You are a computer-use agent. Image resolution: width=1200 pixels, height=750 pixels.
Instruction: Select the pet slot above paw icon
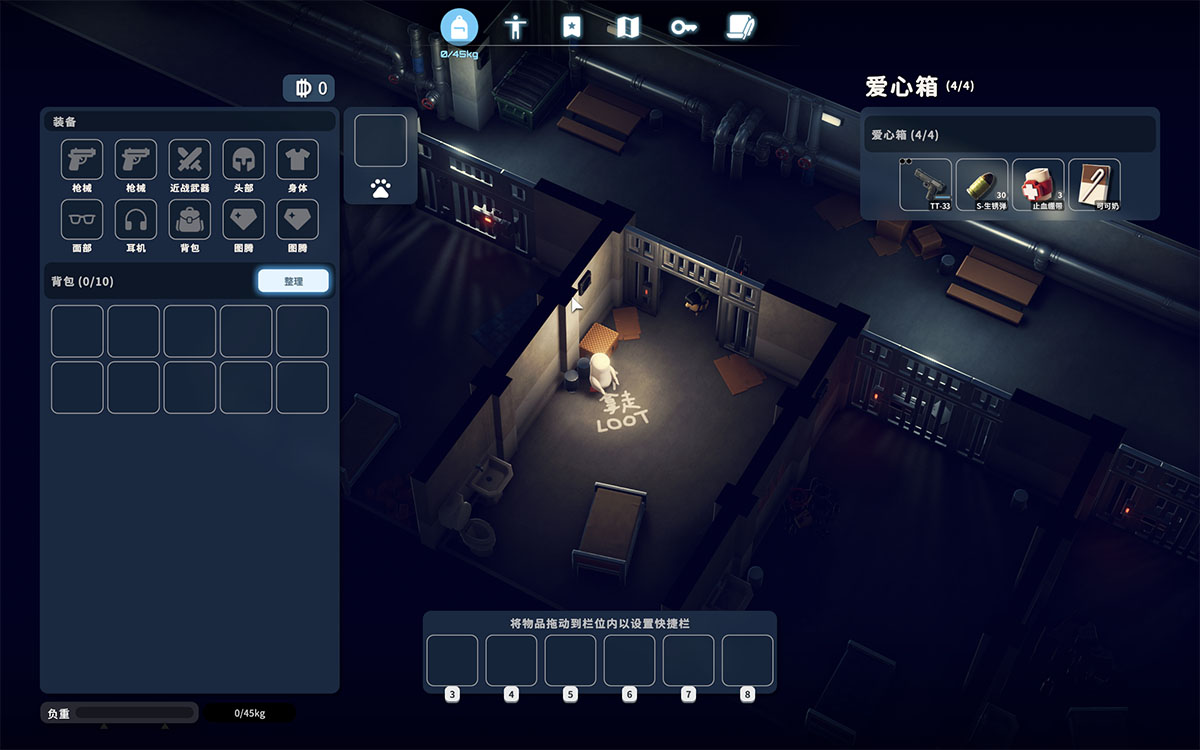point(380,140)
